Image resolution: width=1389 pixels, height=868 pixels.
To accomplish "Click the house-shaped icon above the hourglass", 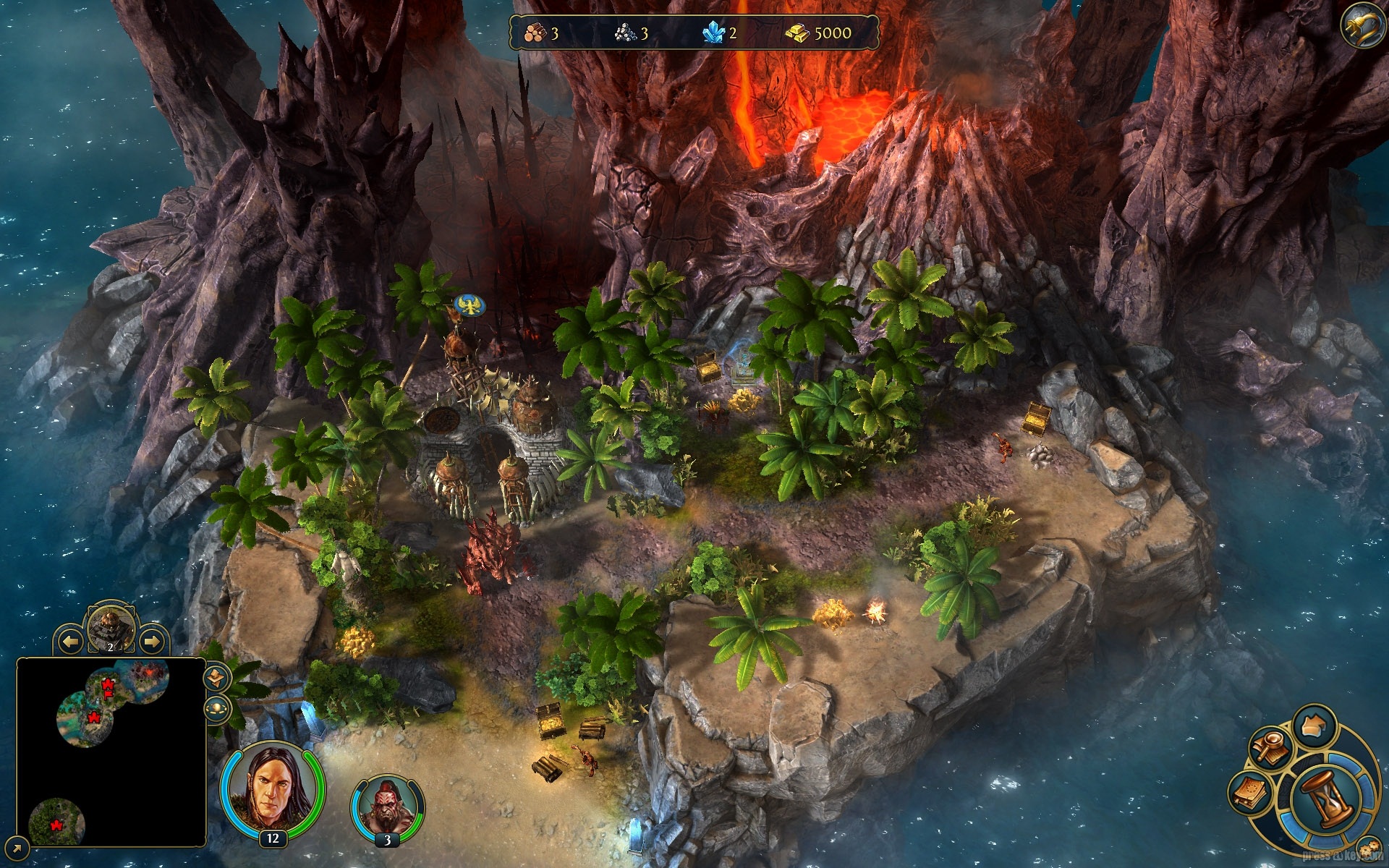I will click(x=1314, y=726).
